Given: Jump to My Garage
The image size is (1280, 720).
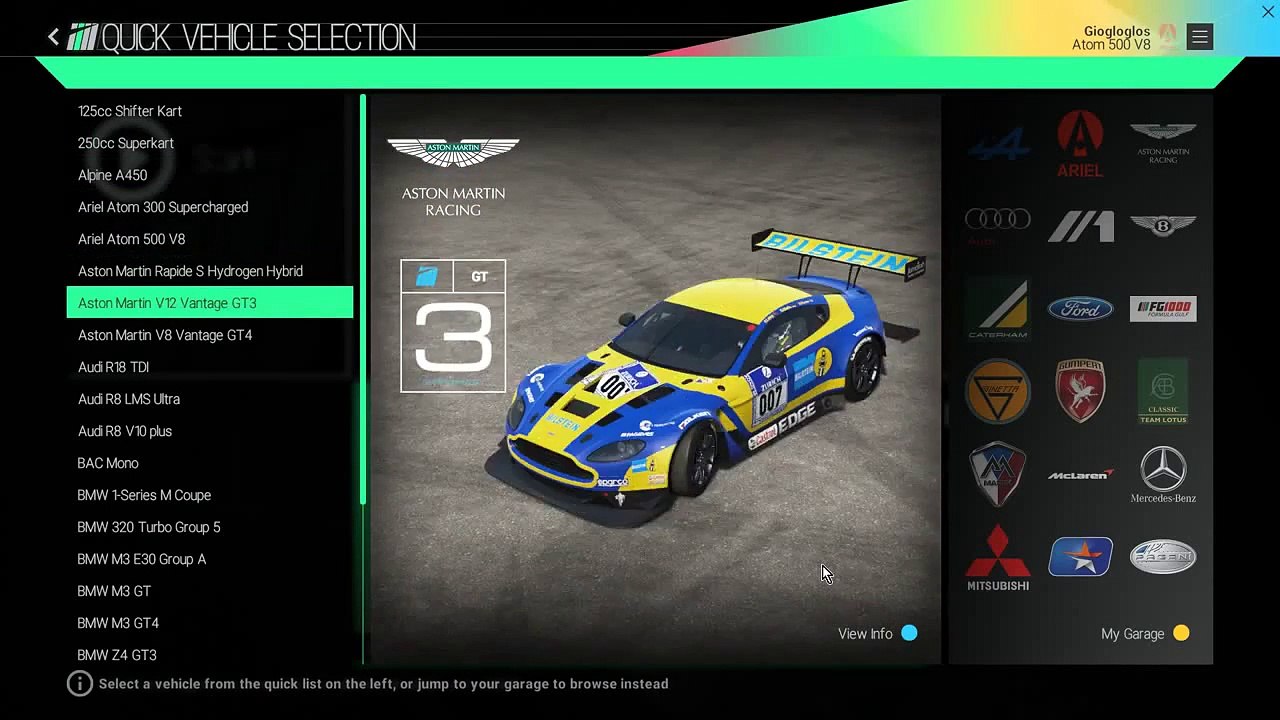Looking at the screenshot, I should 1144,633.
